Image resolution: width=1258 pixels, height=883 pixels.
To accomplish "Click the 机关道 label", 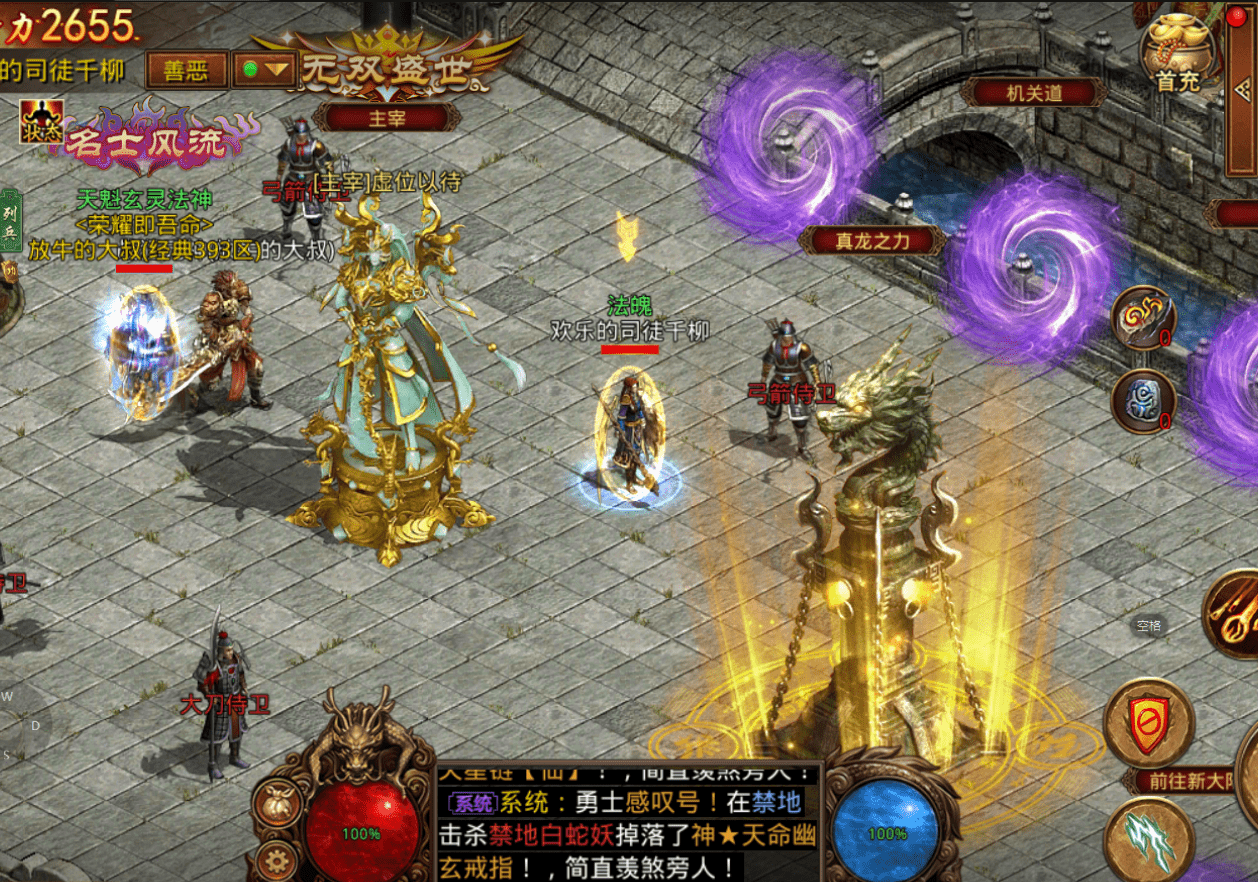I will (x=1033, y=93).
